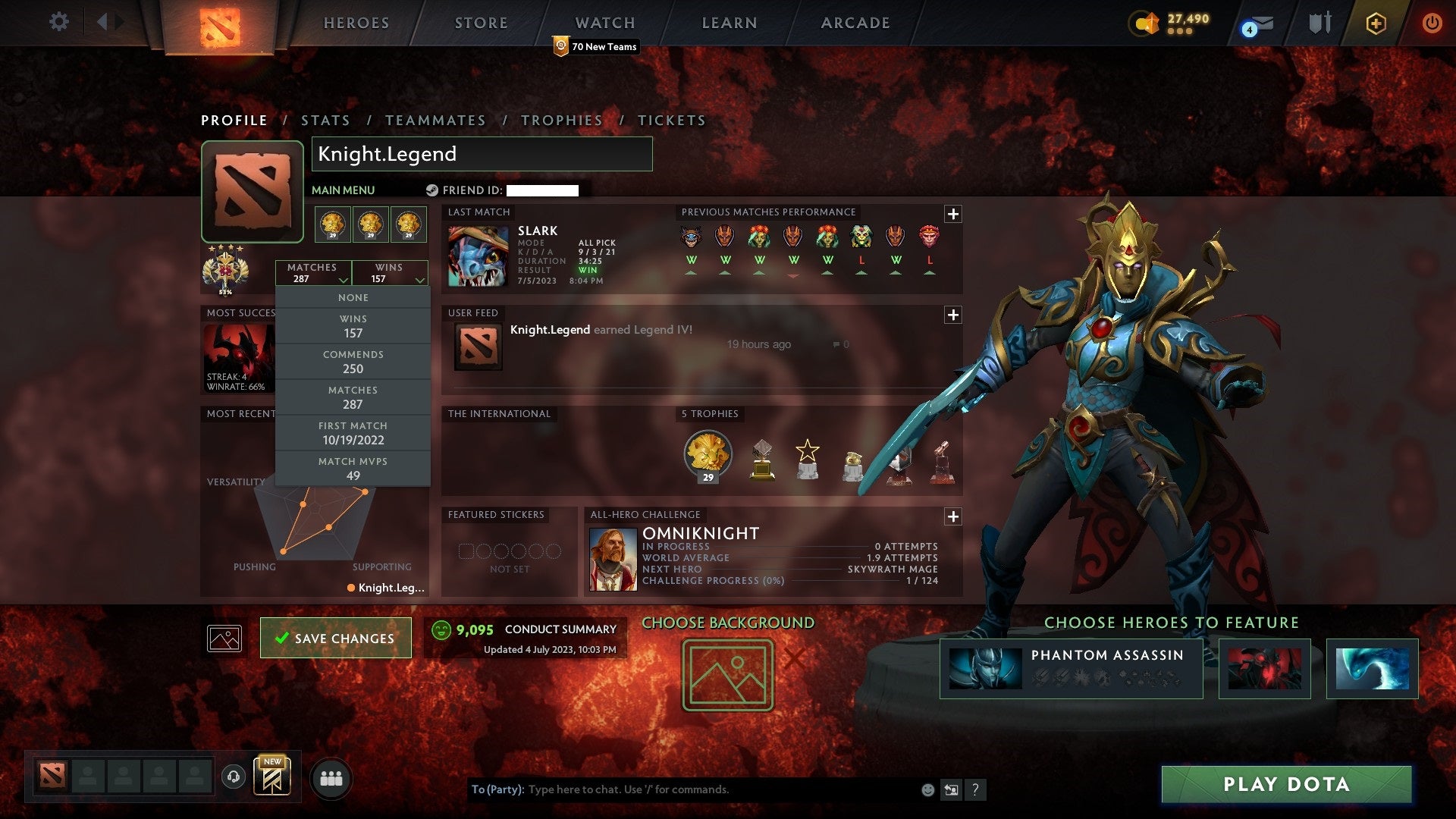The height and width of the screenshot is (819, 1456).
Task: Open the Wins stat dropdown
Action: [x=390, y=272]
